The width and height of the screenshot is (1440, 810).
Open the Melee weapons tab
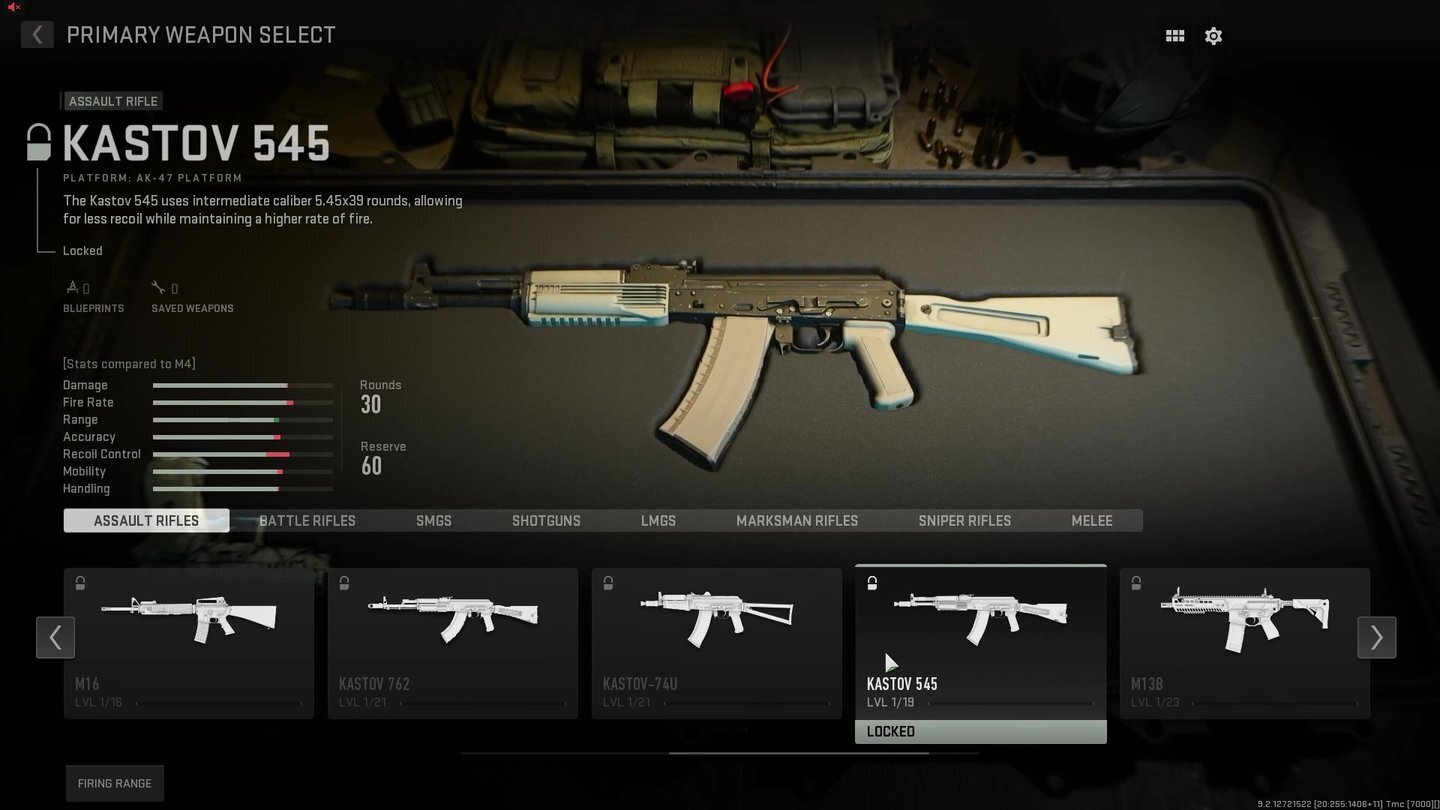coord(1092,521)
